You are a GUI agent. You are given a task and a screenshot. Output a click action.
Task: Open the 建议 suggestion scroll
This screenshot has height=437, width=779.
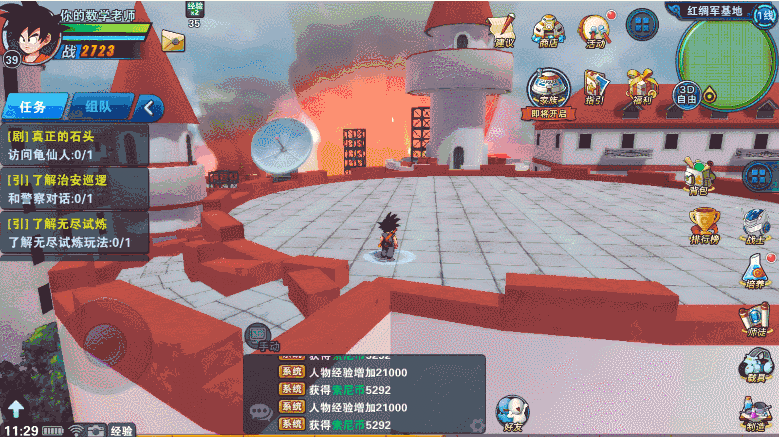click(503, 31)
